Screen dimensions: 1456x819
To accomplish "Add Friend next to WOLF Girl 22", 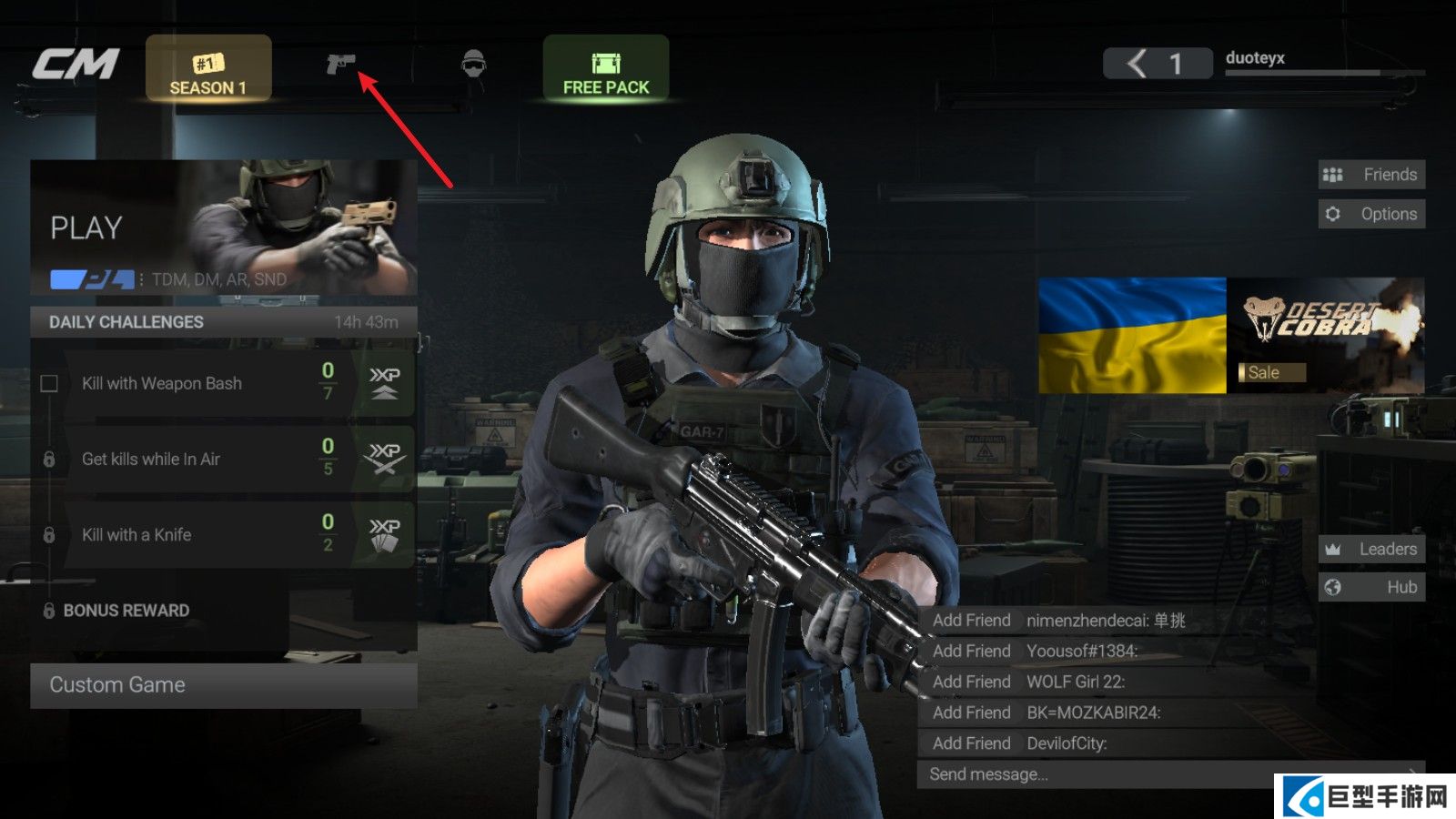I will click(971, 682).
